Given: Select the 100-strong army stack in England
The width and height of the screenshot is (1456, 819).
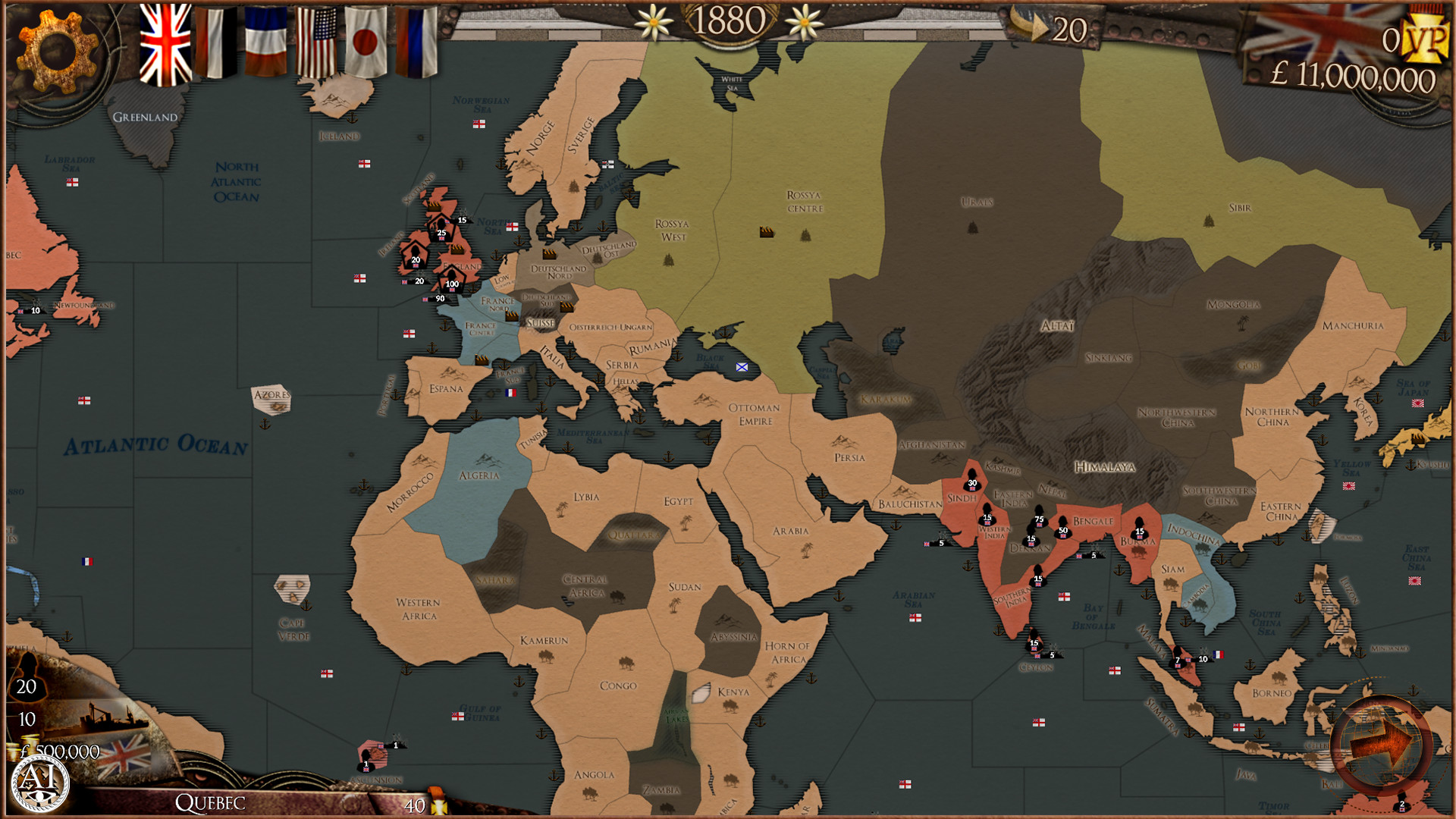Looking at the screenshot, I should [450, 282].
